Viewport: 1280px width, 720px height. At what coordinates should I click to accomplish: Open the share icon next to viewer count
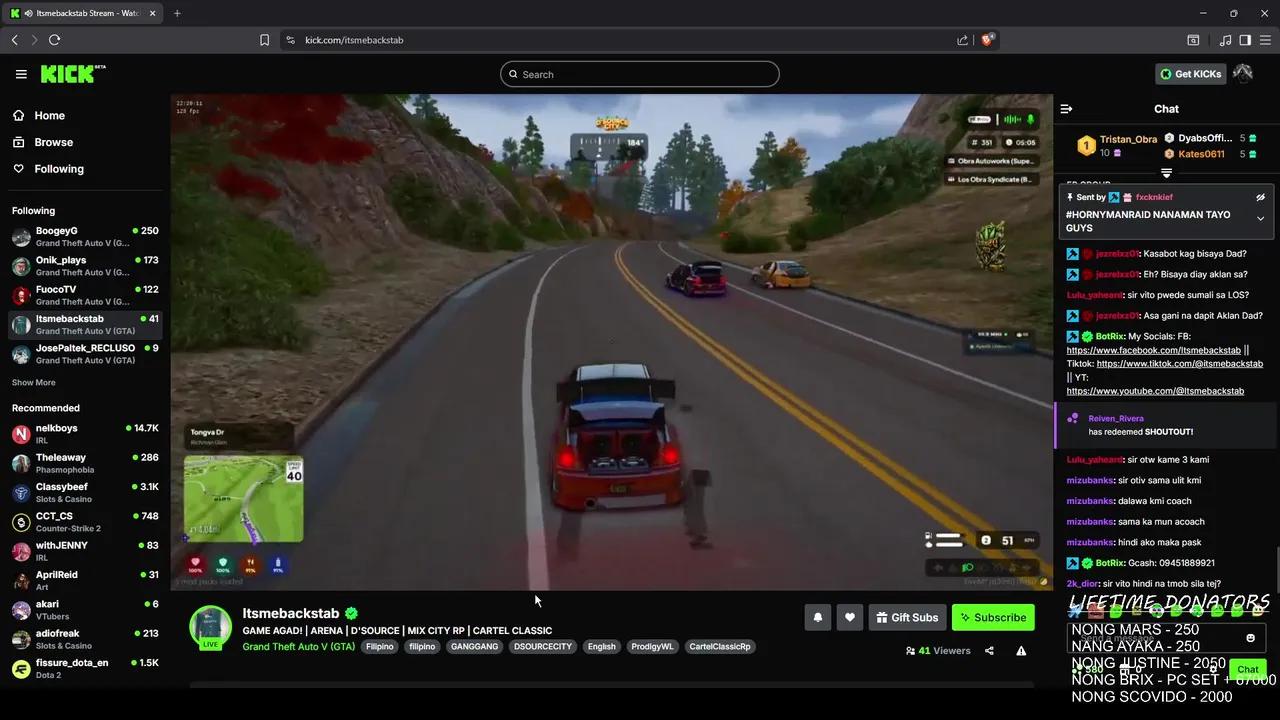pyautogui.click(x=989, y=651)
